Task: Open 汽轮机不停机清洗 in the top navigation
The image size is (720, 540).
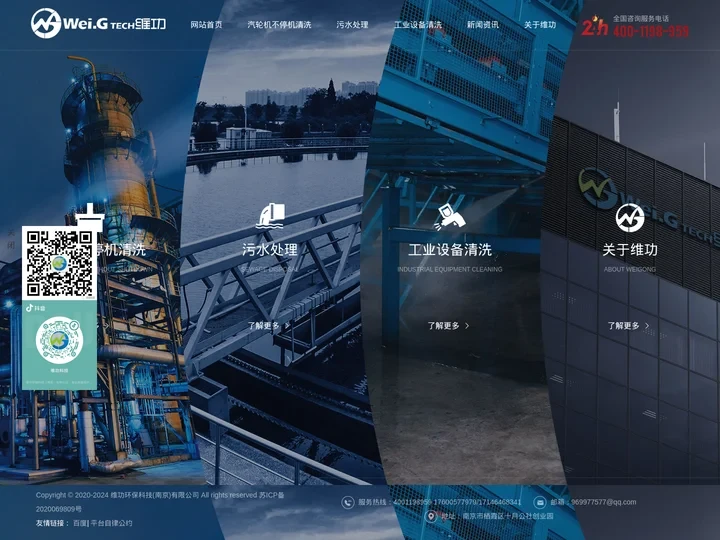Action: (279, 25)
